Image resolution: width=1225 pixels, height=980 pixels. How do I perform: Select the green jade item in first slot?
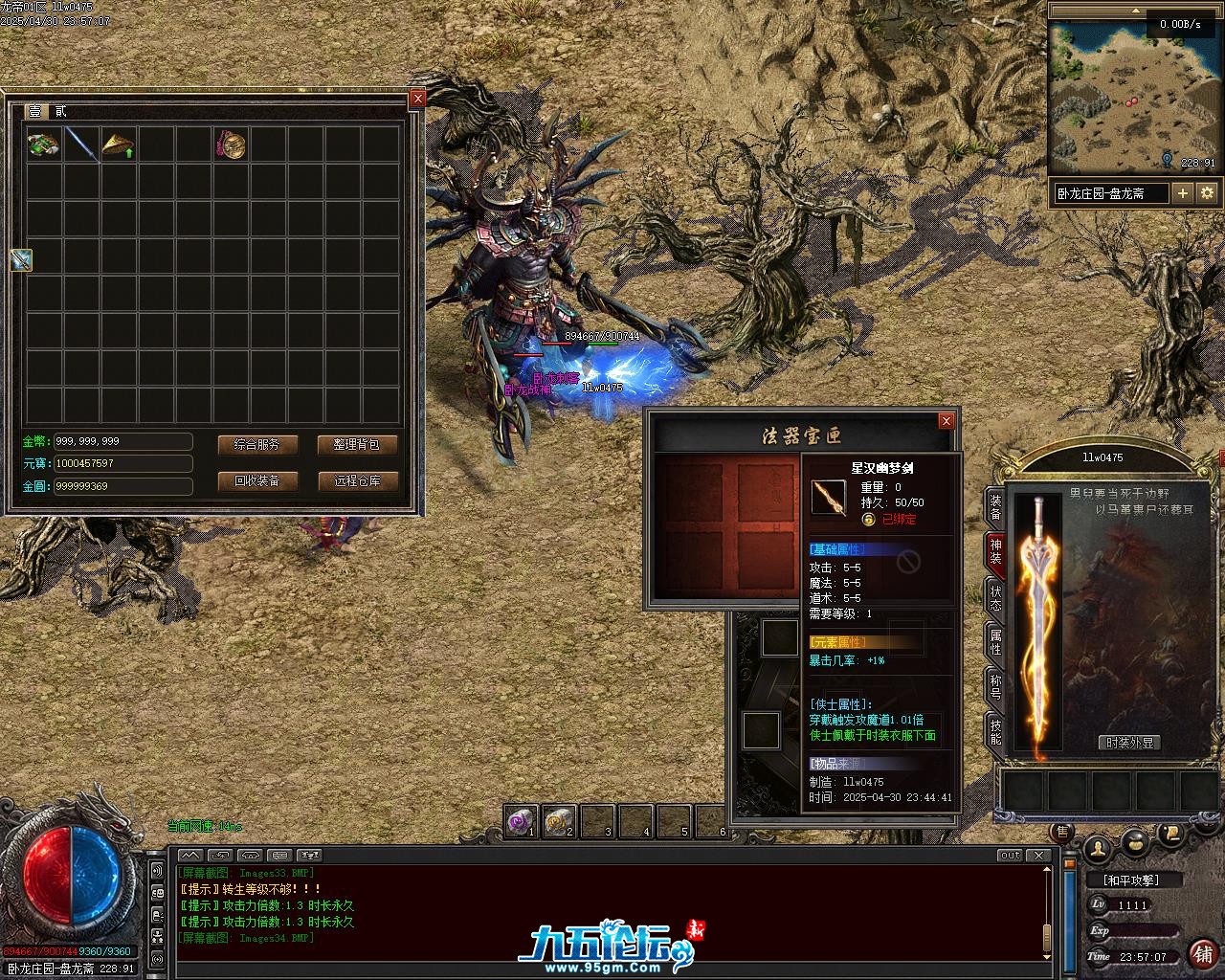pos(43,145)
